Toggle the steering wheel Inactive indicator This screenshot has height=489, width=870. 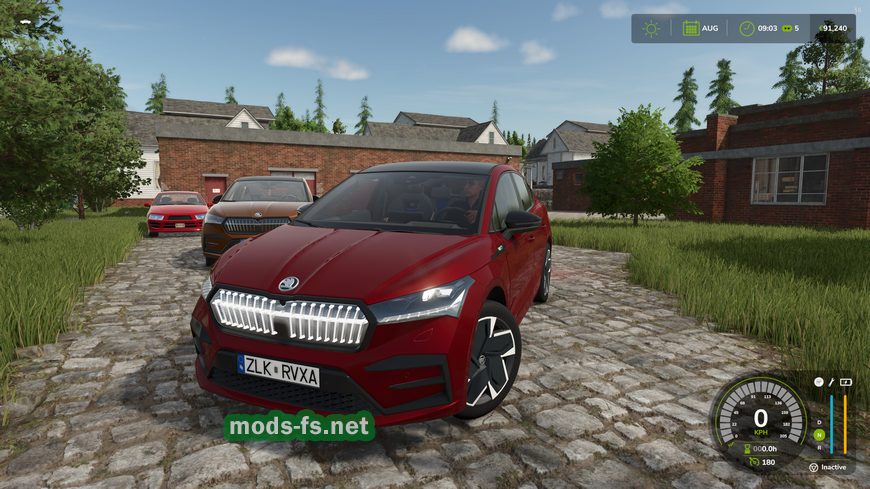coord(813,467)
